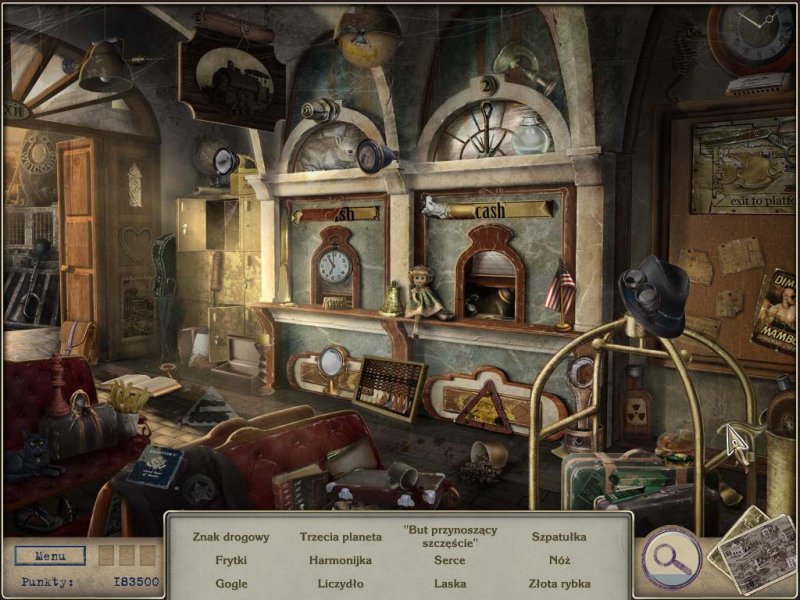Choose the 'Nóż' list entry
This screenshot has height=600, width=800.
click(560, 560)
